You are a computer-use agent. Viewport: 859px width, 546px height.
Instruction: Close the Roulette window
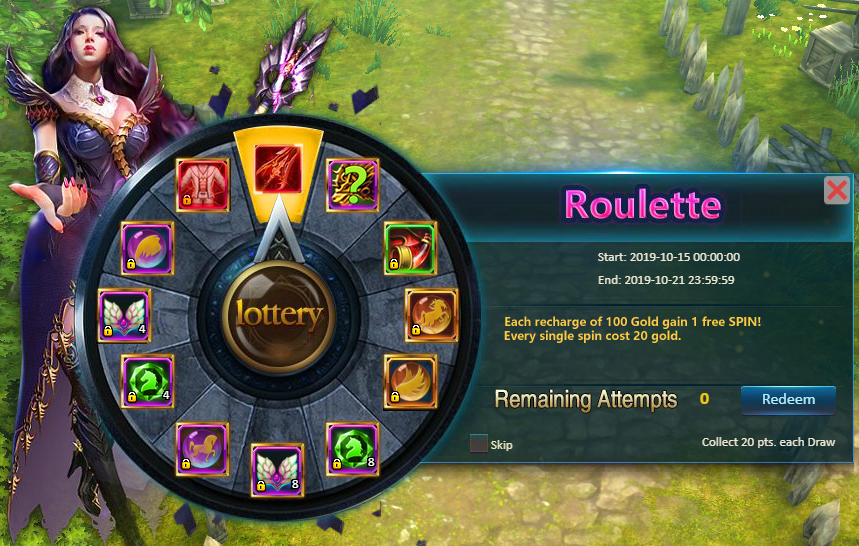pos(837,190)
